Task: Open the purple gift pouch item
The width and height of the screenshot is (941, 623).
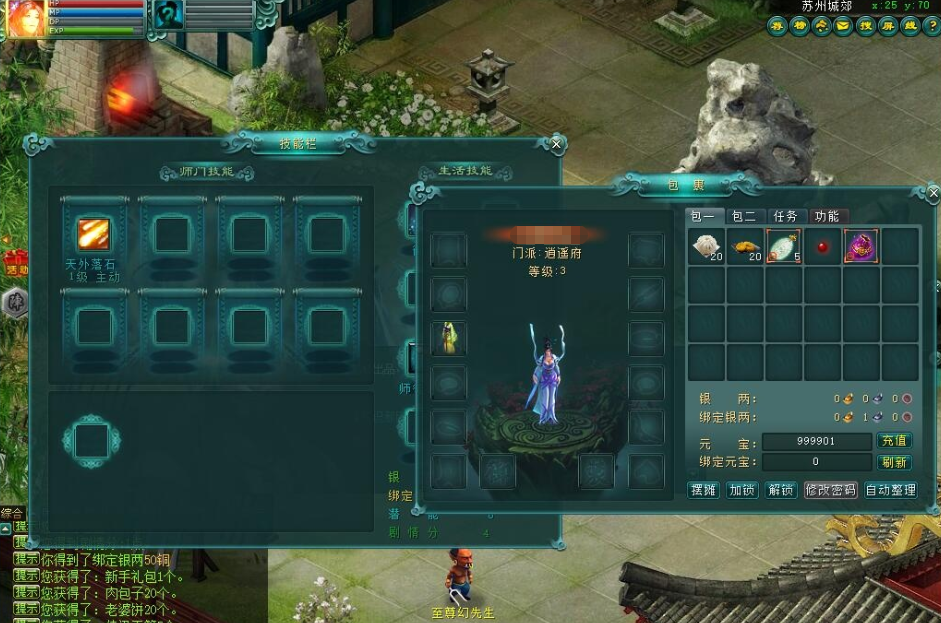Action: click(861, 246)
